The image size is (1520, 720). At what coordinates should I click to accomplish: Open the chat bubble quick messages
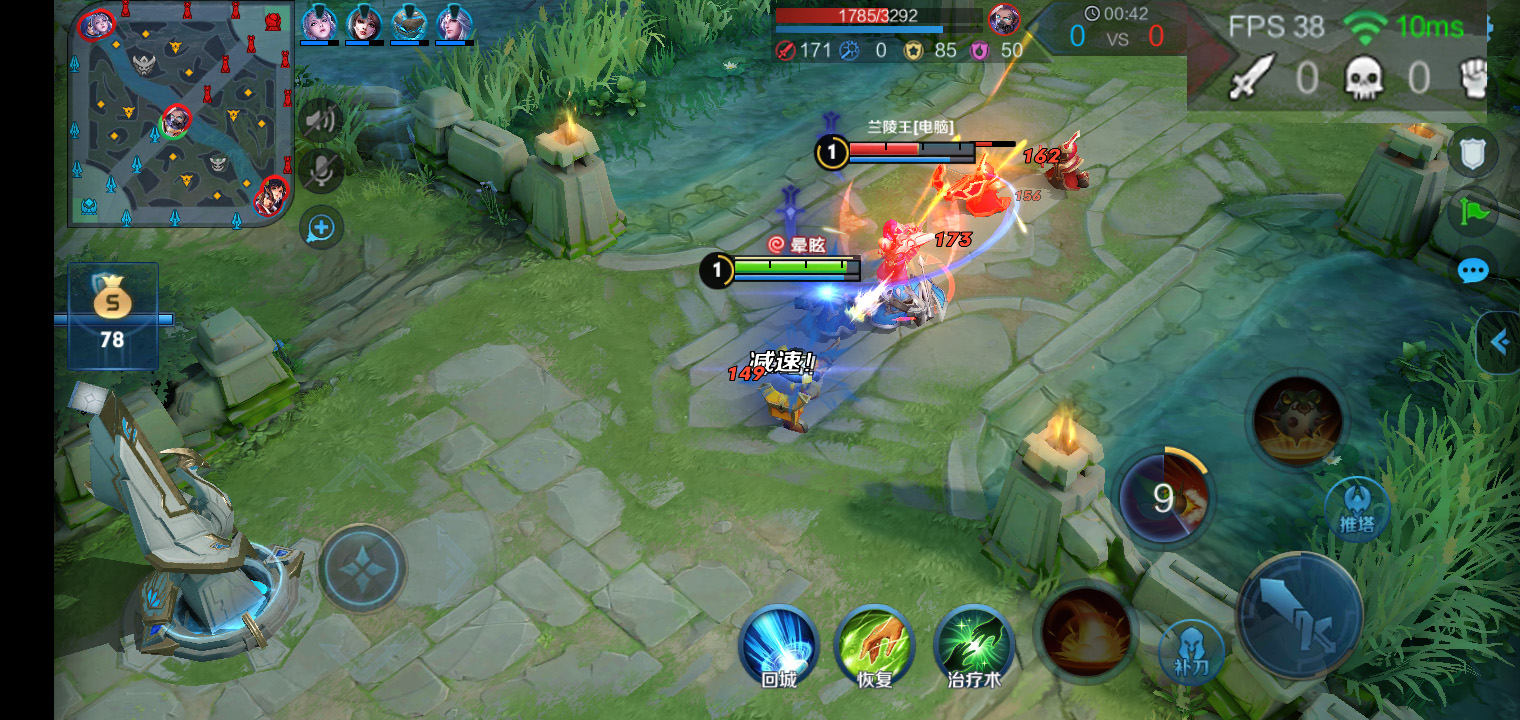(x=1473, y=271)
